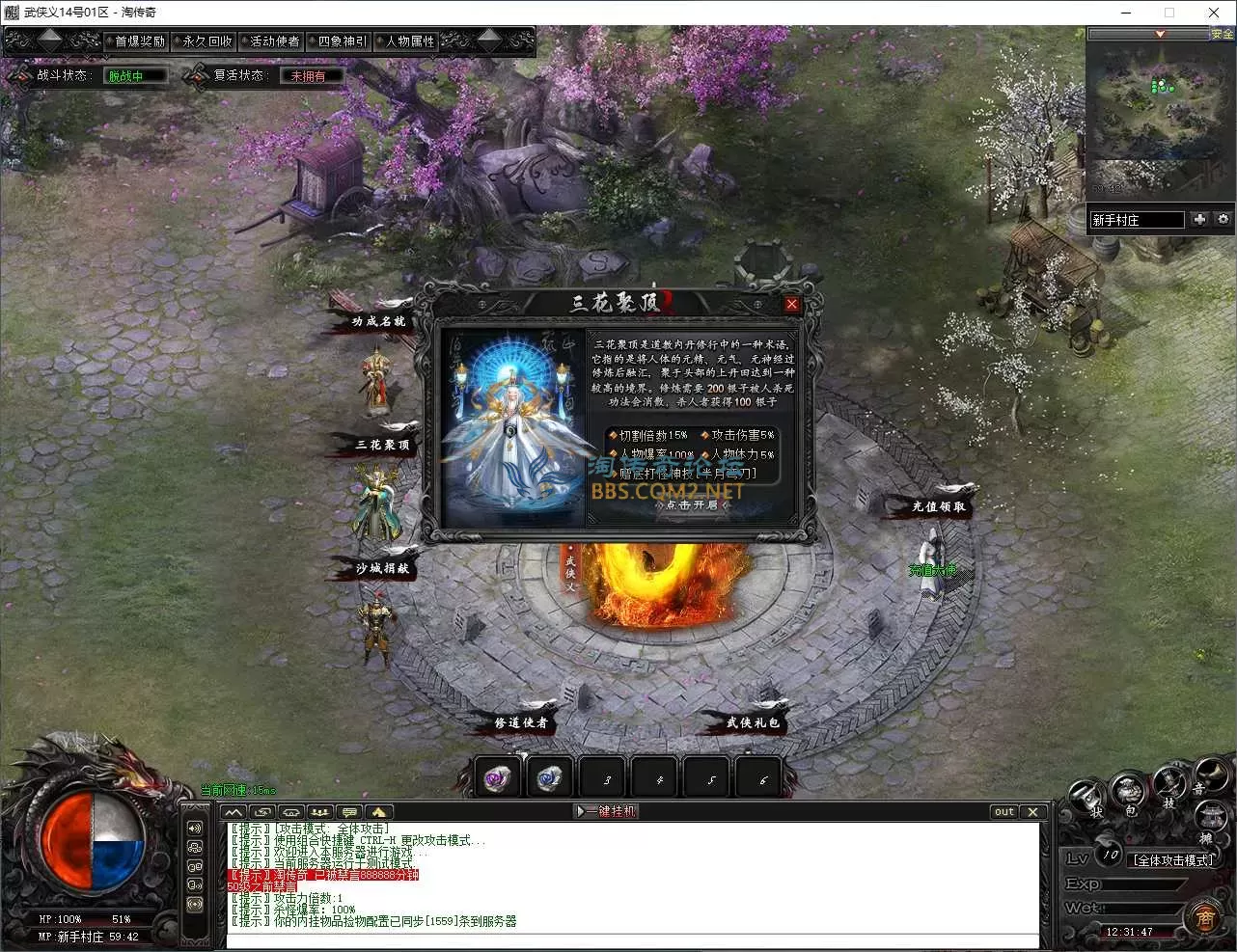Viewport: 1237px width, 952px height.
Task: Open the 永久回收 menu
Action: 207,41
